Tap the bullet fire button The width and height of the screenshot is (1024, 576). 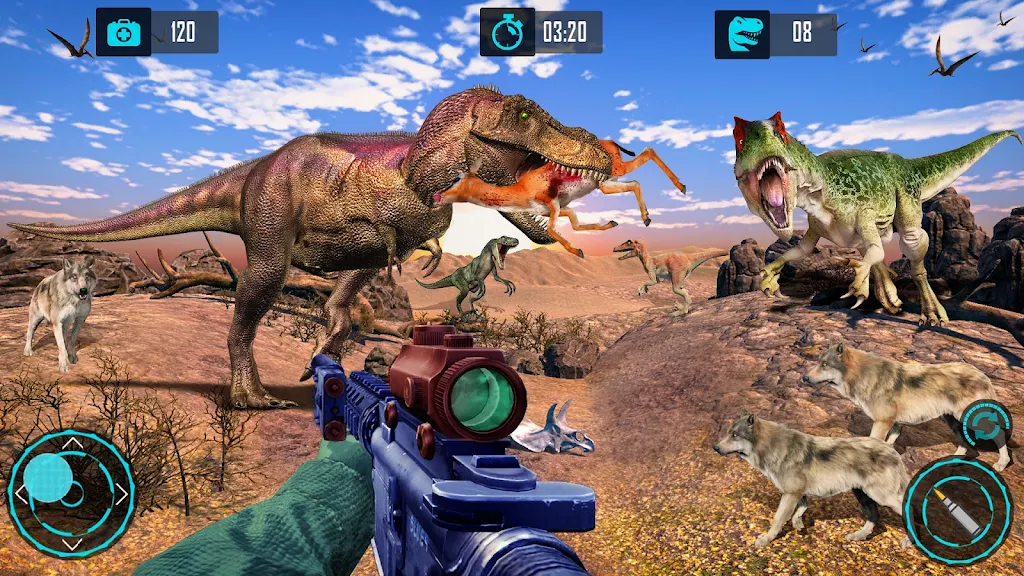(x=957, y=510)
